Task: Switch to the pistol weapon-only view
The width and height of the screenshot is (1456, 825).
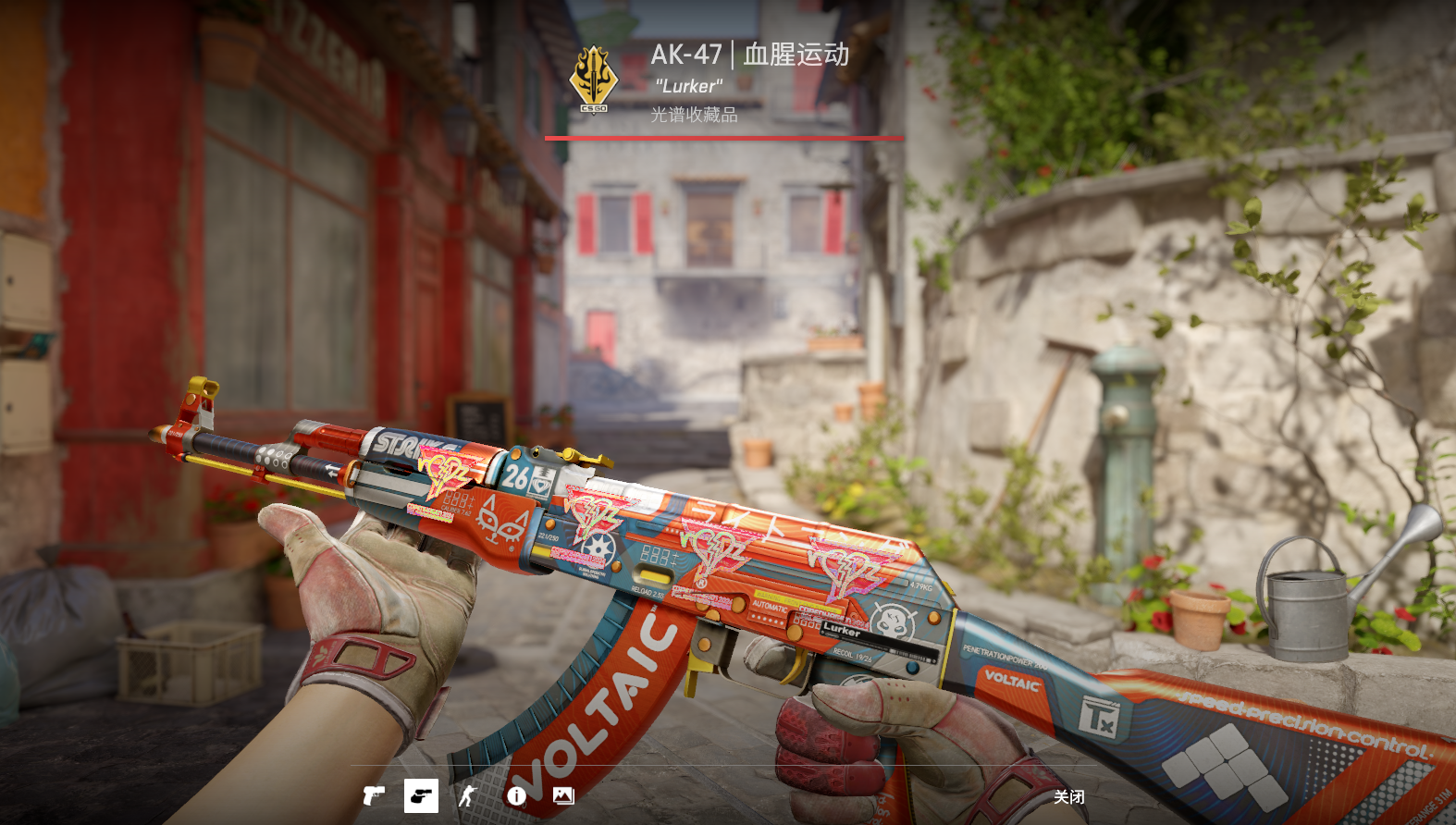Action: click(x=374, y=795)
